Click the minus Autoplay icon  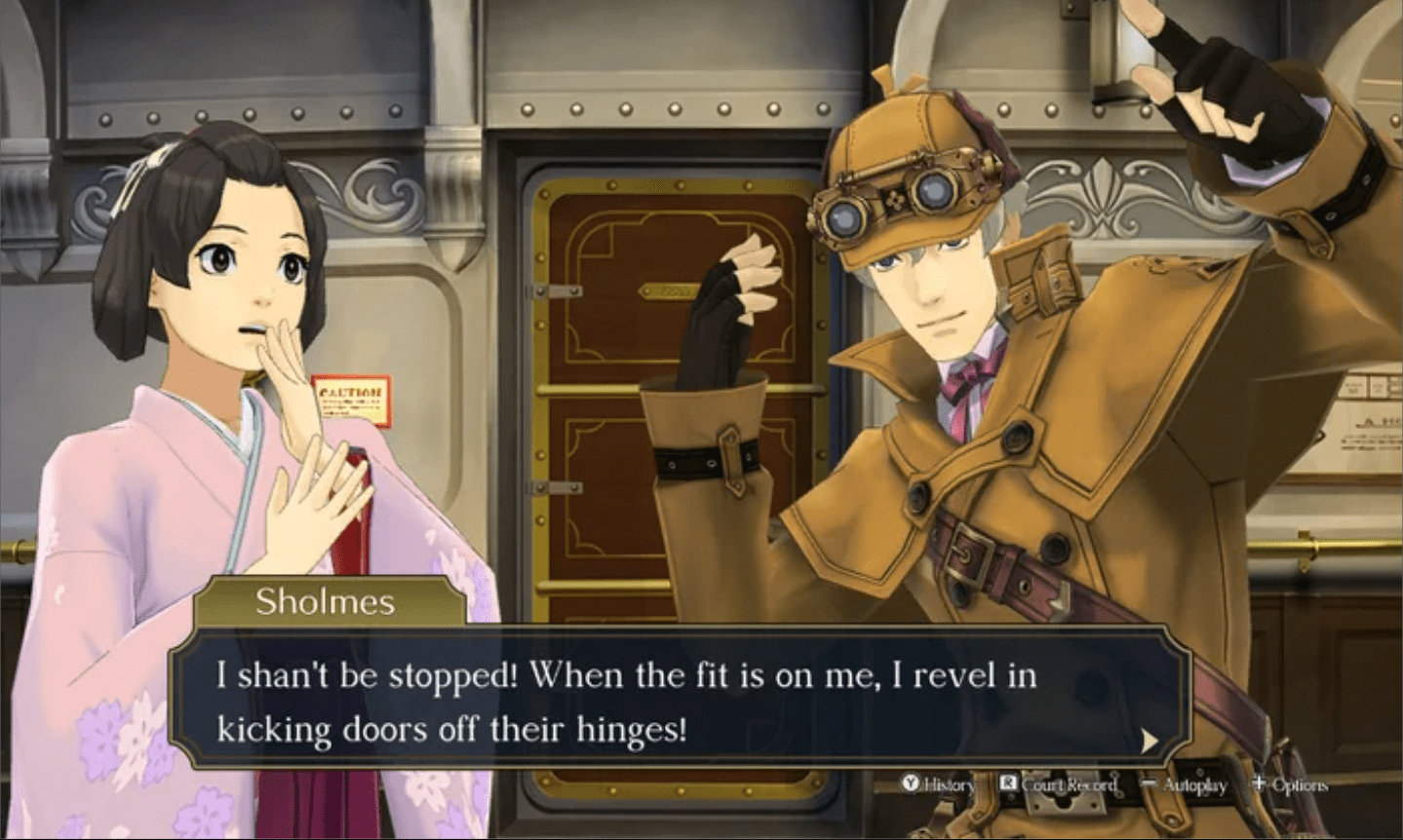(1150, 783)
